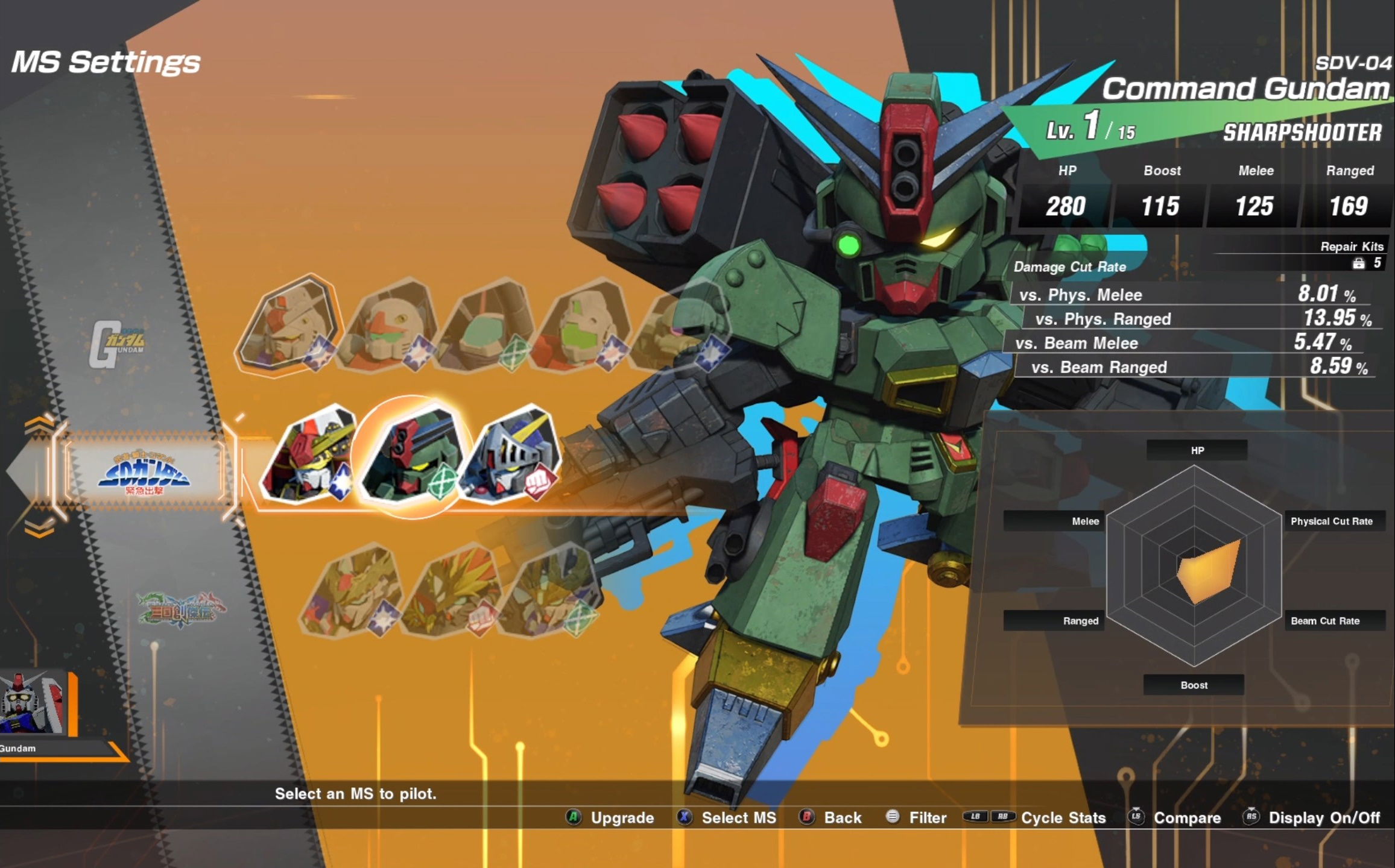Select the first RX-78 Gundam portrait in top row
The image size is (1395, 868).
(x=288, y=325)
